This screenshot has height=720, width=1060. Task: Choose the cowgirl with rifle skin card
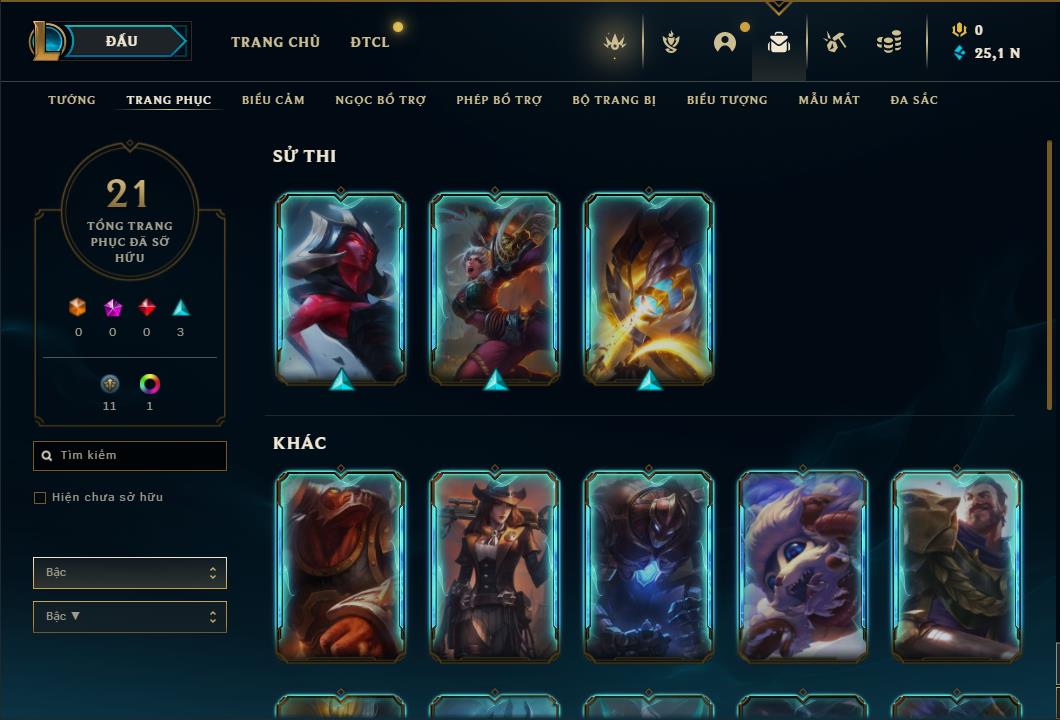pos(495,566)
